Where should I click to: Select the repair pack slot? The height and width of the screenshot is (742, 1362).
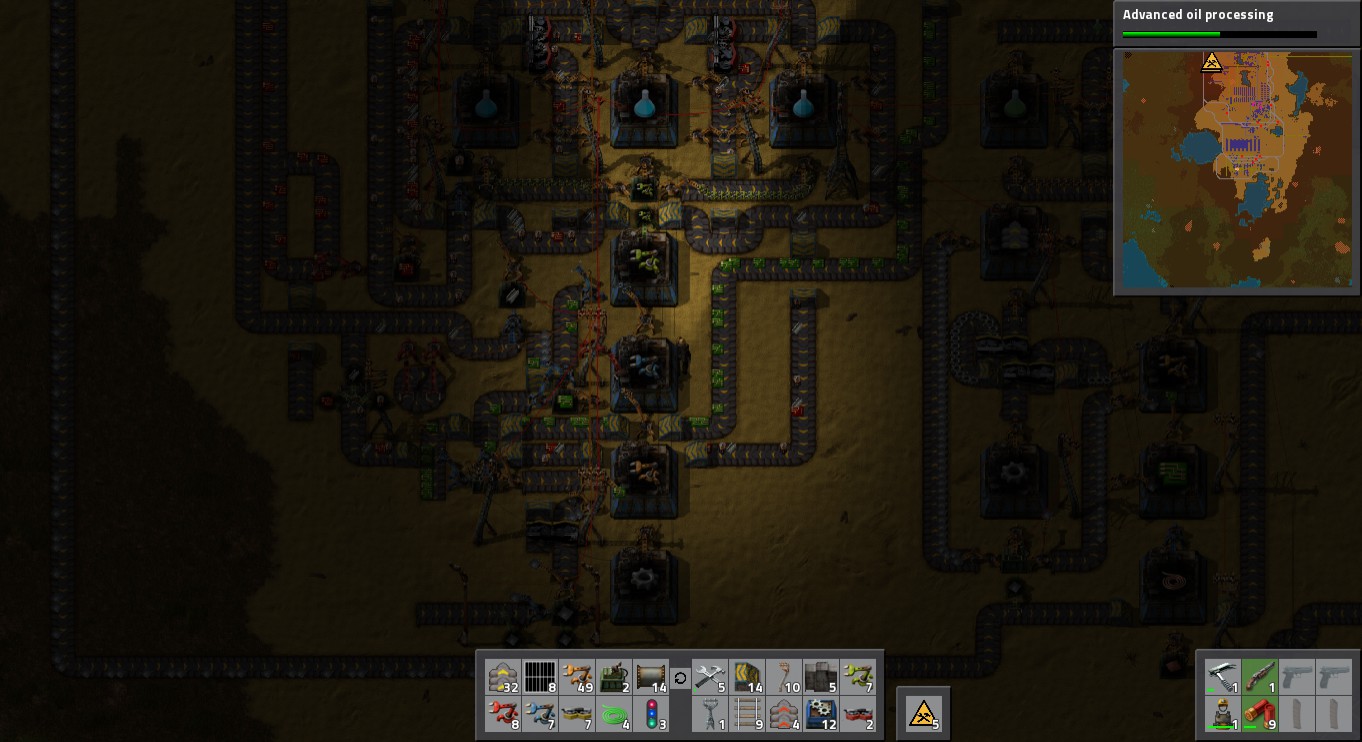click(709, 677)
